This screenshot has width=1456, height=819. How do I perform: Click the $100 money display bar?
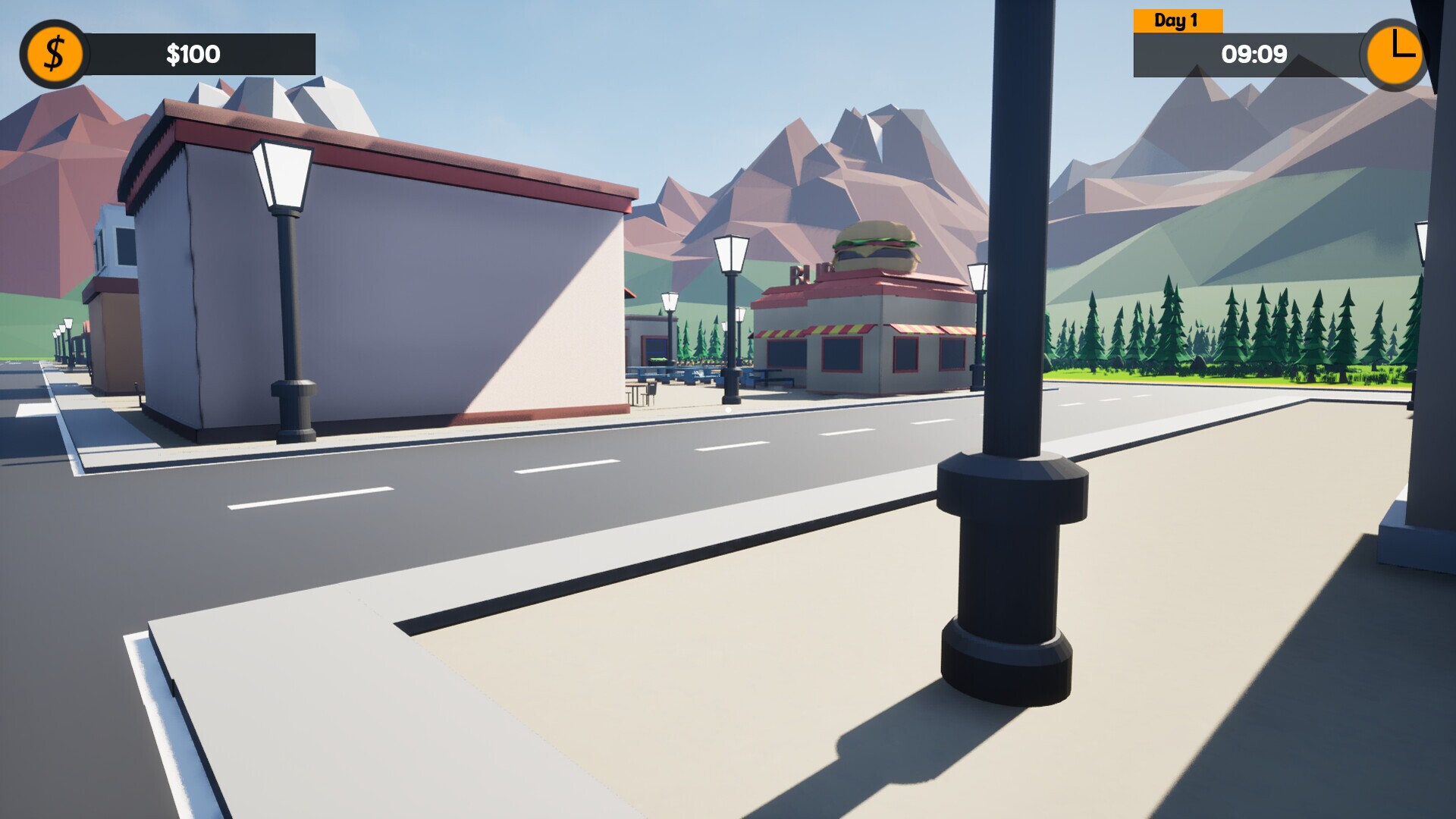pos(192,53)
